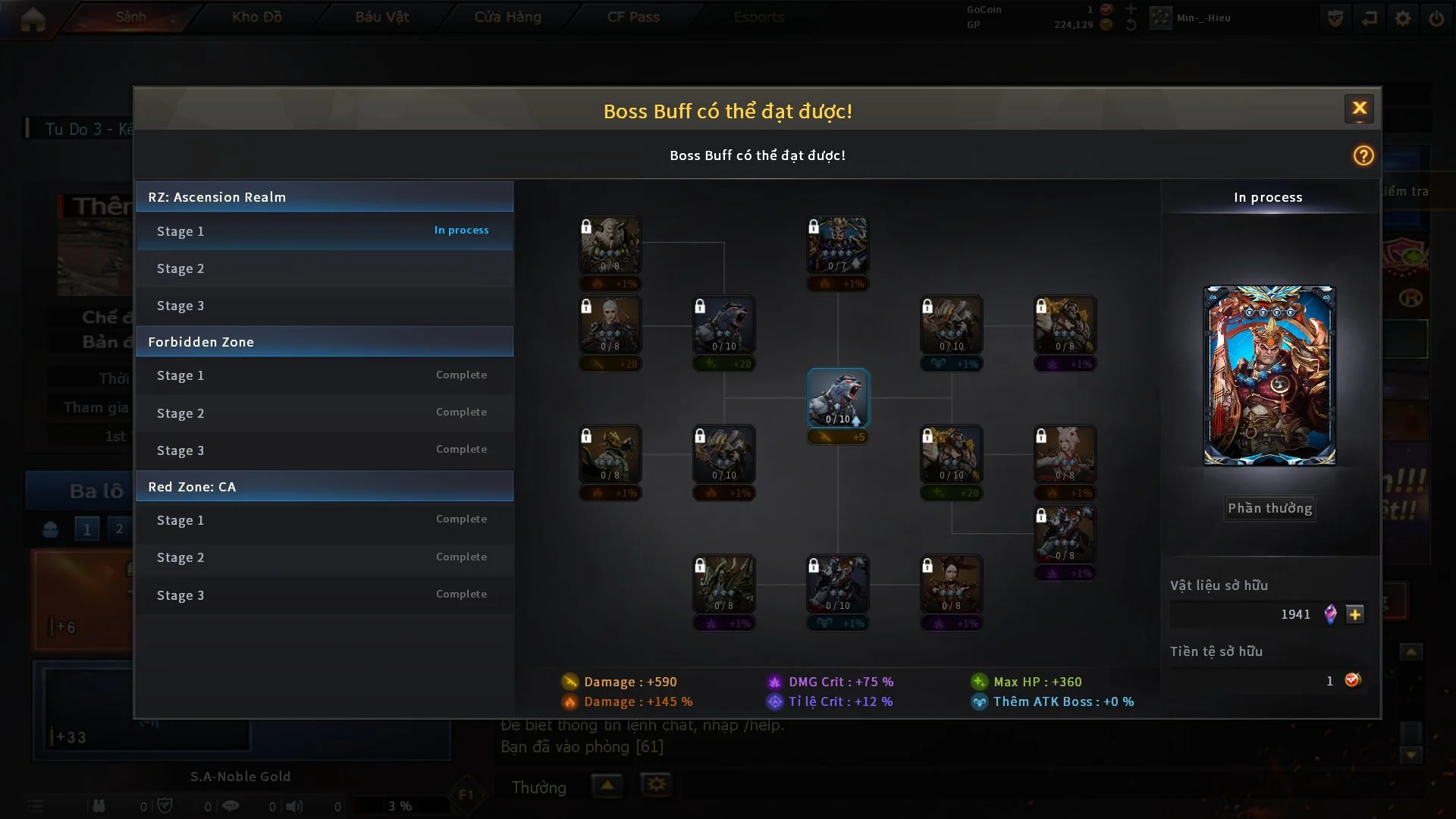This screenshot has height=819, width=1456.
Task: Choose Forbidden Zone Stage 3
Action: [325, 450]
